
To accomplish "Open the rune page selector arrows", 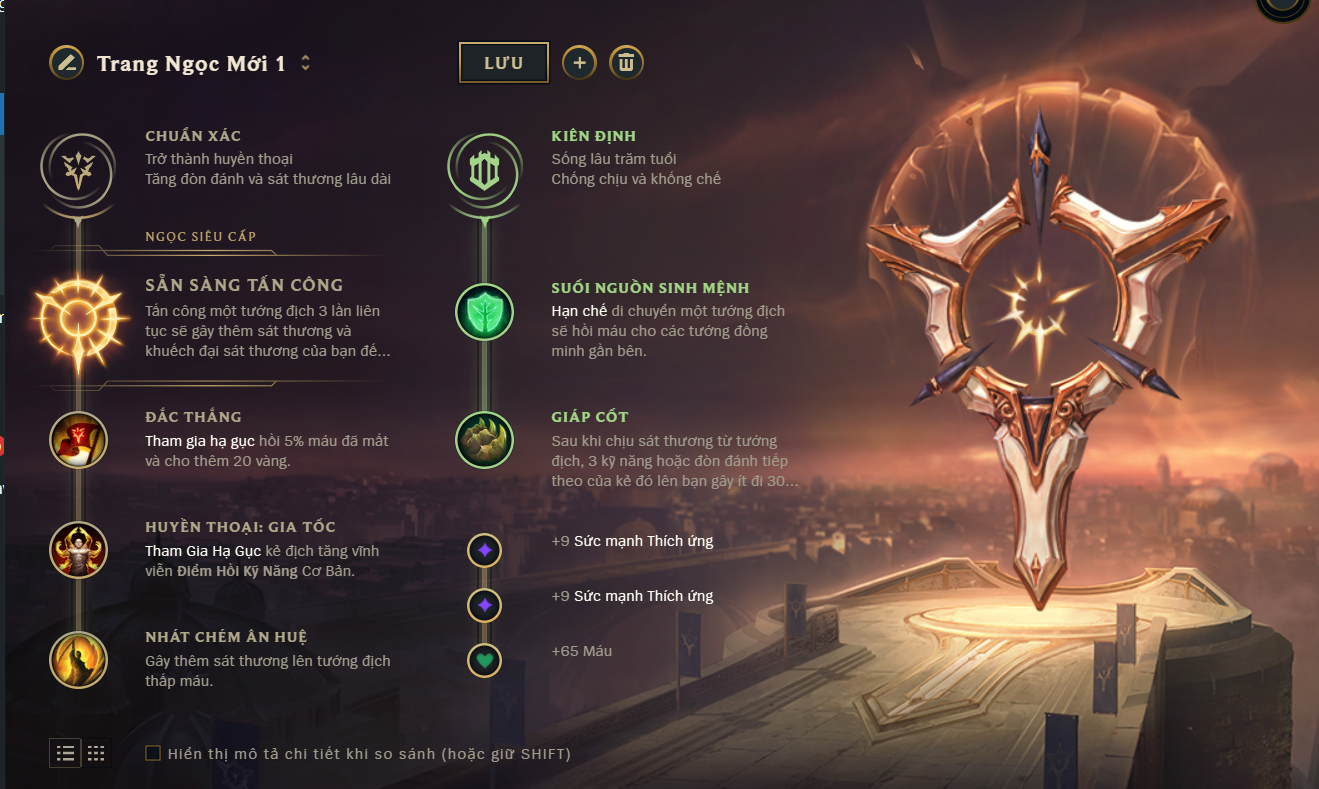I will (x=306, y=63).
